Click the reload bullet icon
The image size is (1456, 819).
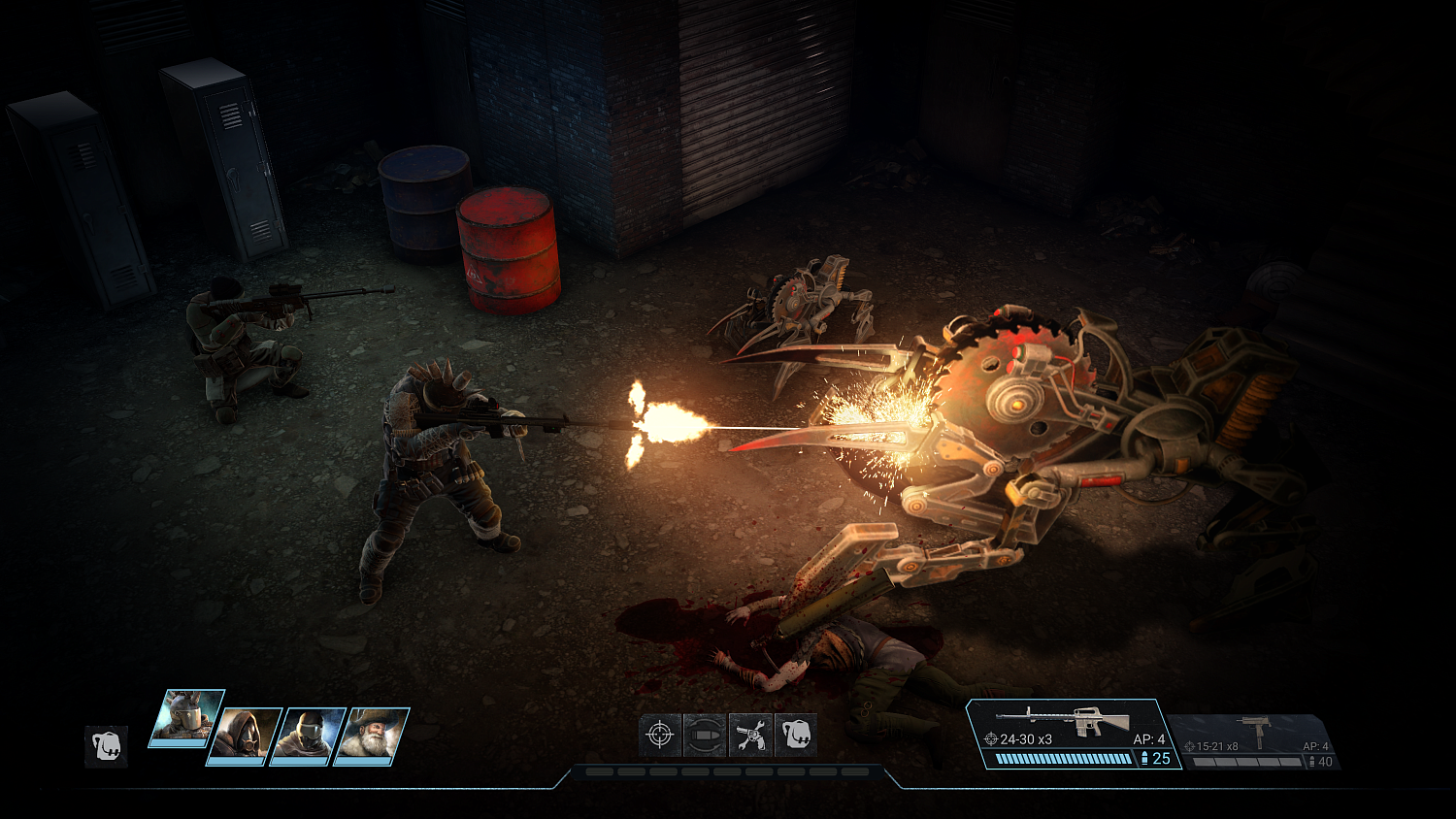tap(706, 738)
